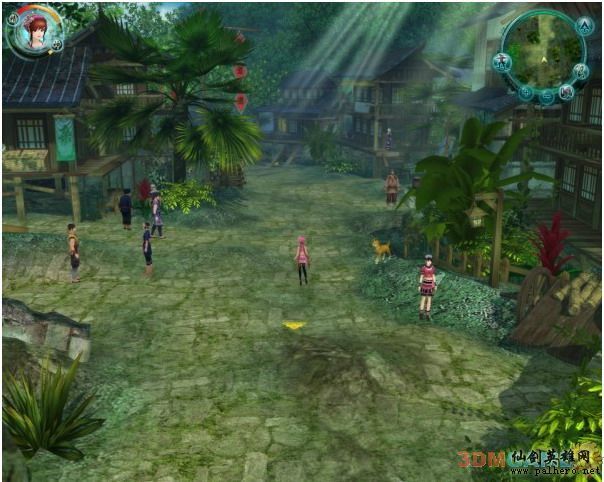Click the small glyph button below portrait

coord(56,44)
